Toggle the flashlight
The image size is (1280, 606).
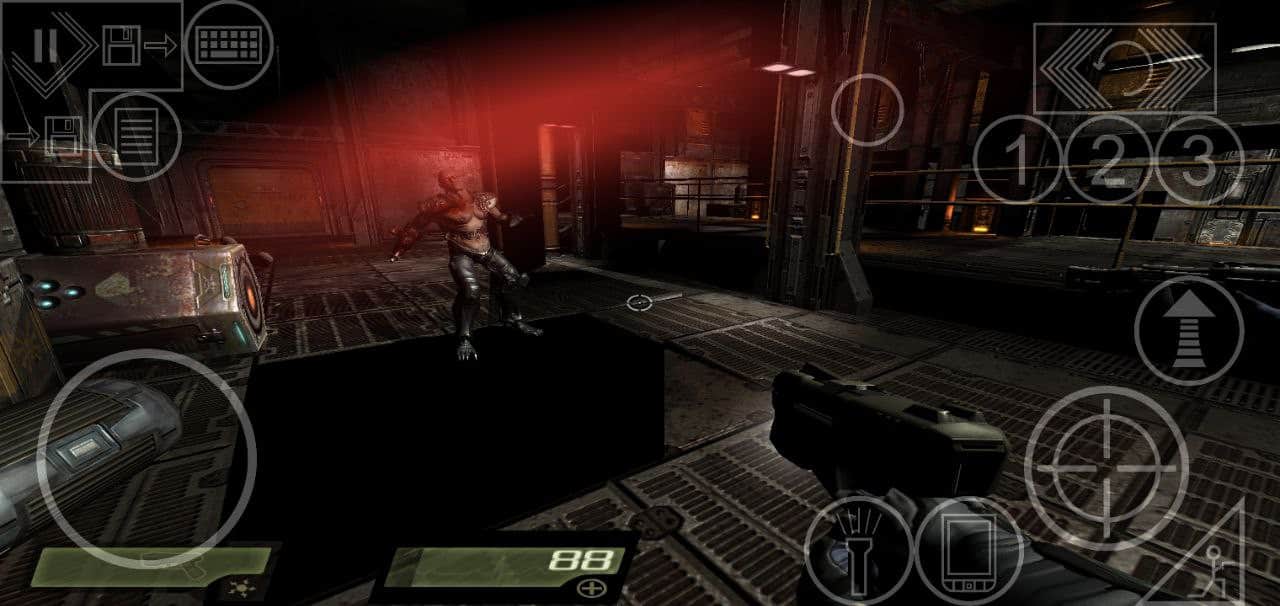(x=858, y=550)
